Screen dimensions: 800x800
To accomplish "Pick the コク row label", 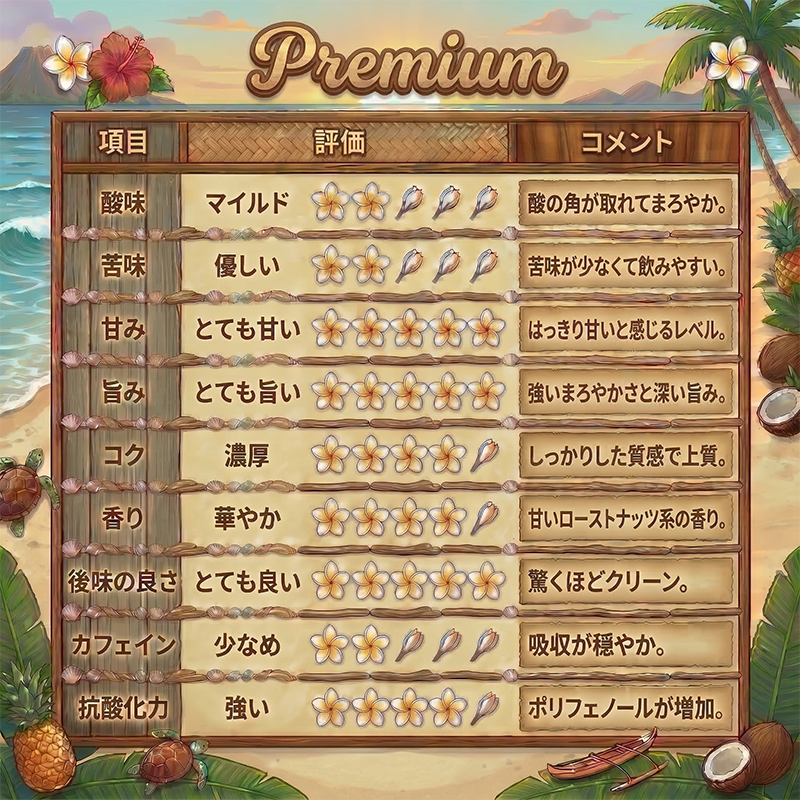I will point(123,455).
